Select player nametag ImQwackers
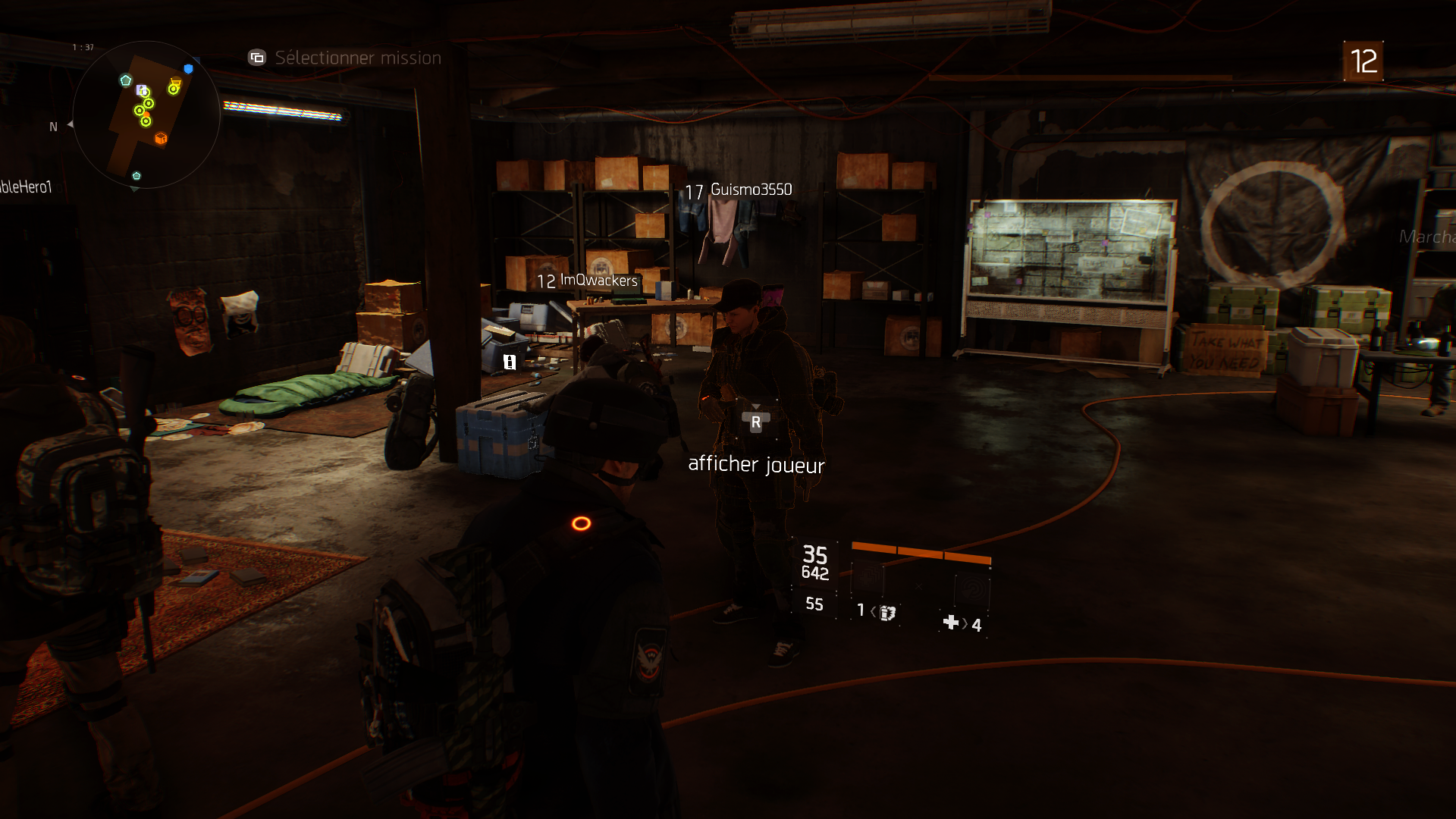 click(598, 281)
